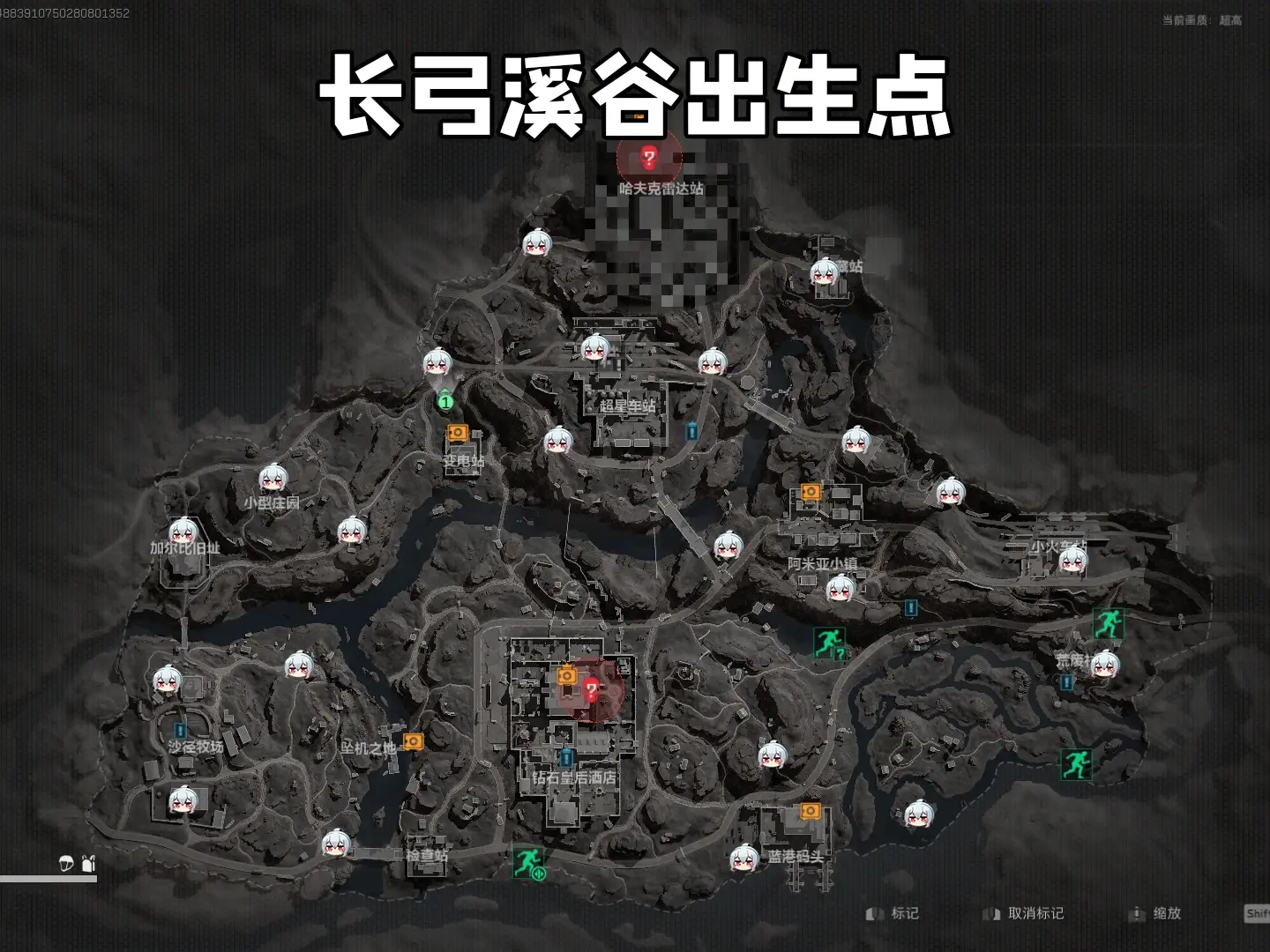Click the green number 1 marker above 变电站
Image resolution: width=1270 pixels, height=952 pixels.
(x=445, y=402)
